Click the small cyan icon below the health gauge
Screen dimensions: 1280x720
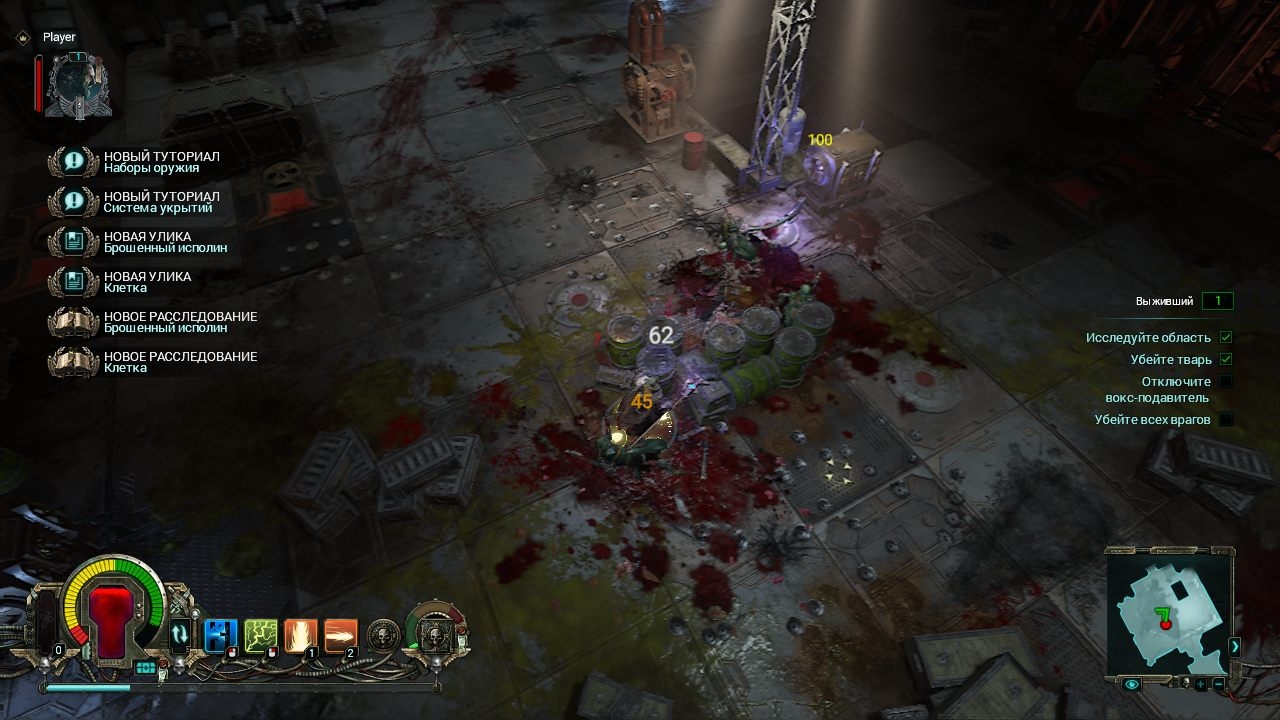tap(146, 668)
